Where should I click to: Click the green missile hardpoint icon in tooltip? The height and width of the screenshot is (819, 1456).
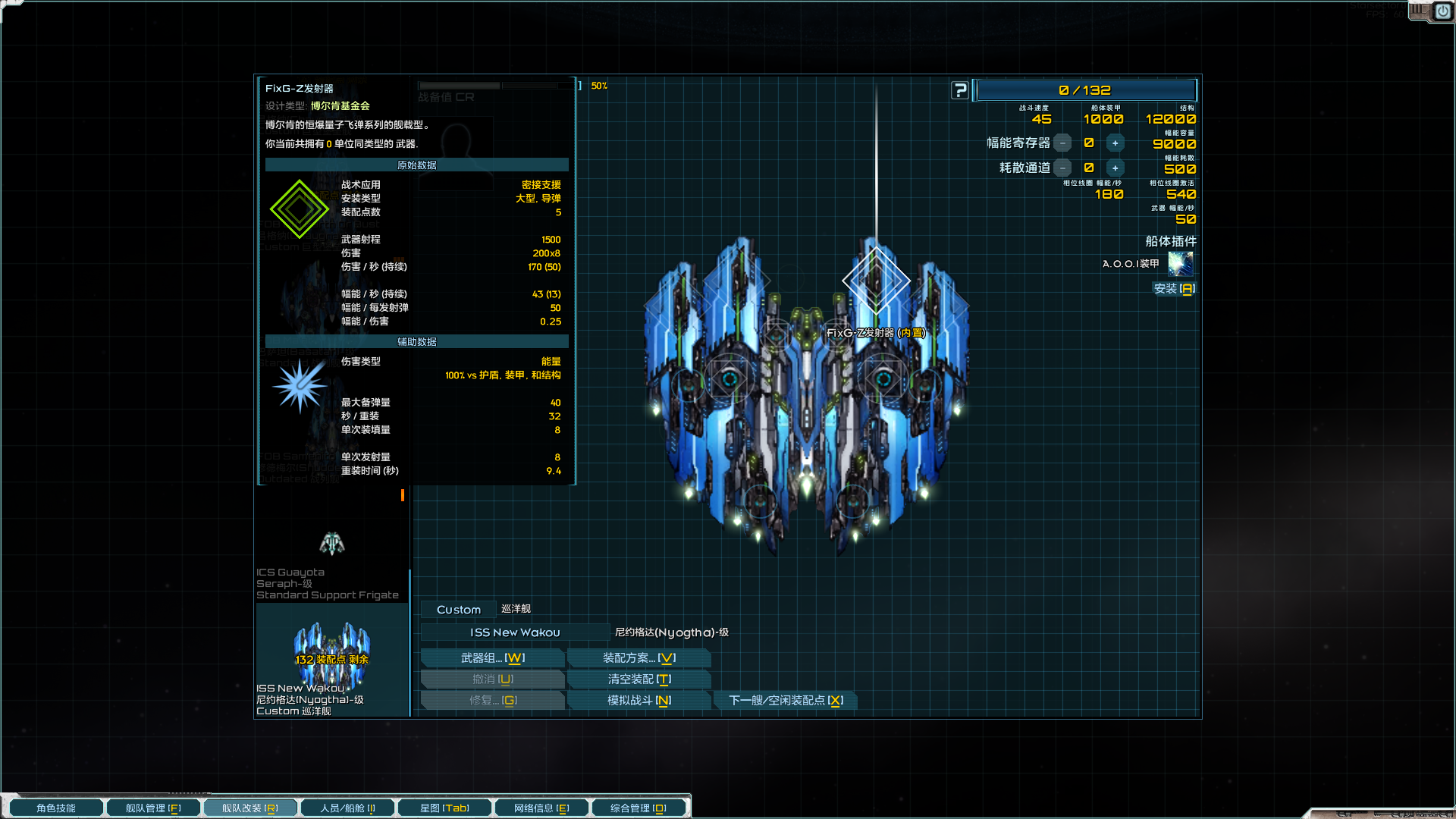coord(299,209)
